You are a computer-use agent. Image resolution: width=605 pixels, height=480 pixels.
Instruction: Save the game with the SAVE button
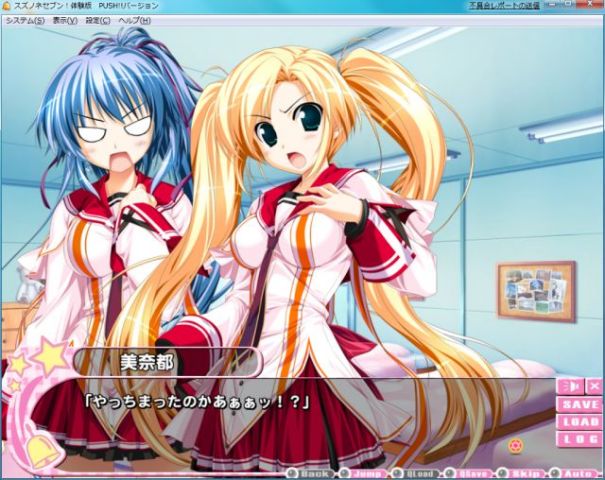[x=580, y=405]
